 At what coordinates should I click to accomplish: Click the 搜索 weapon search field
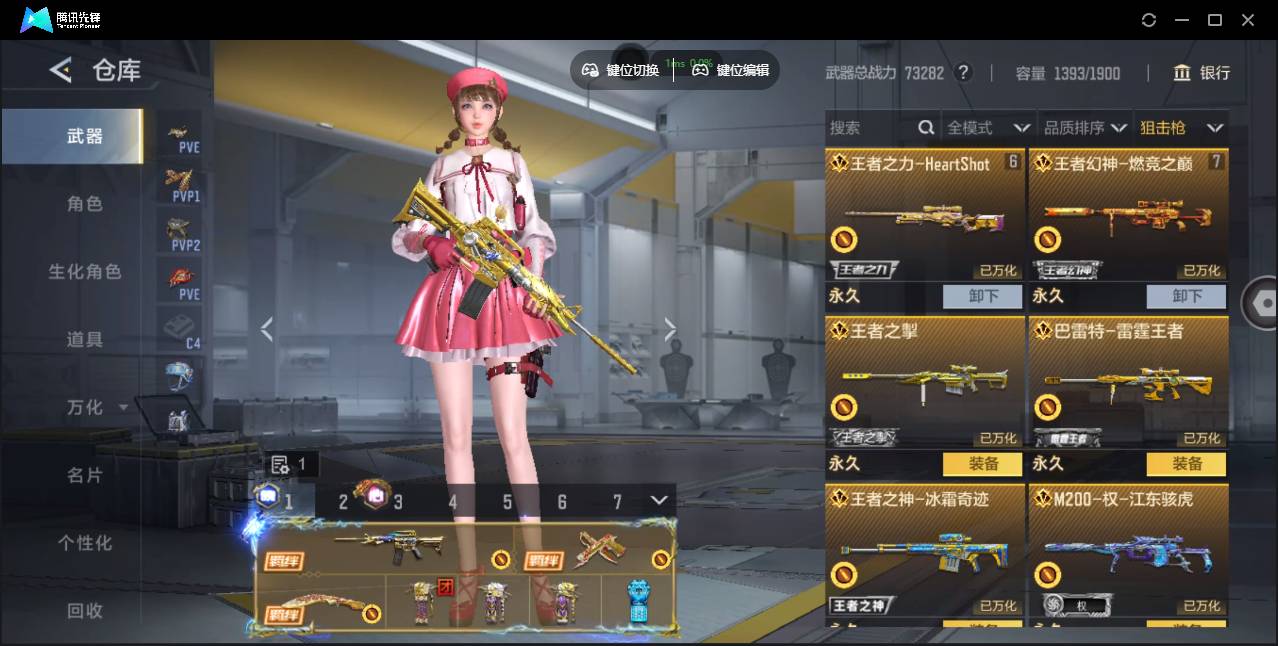870,128
